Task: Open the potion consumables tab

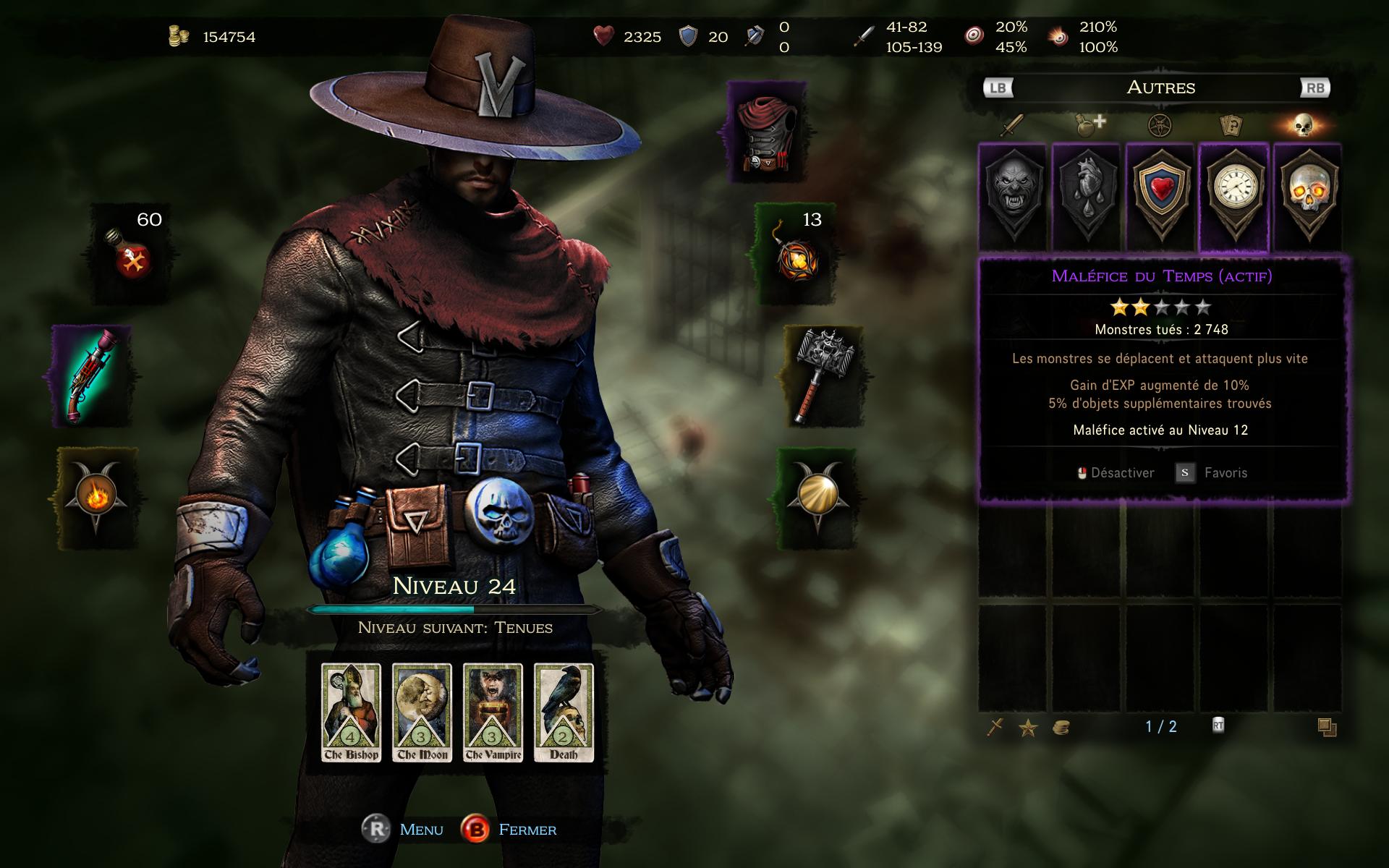Action: point(1087,126)
